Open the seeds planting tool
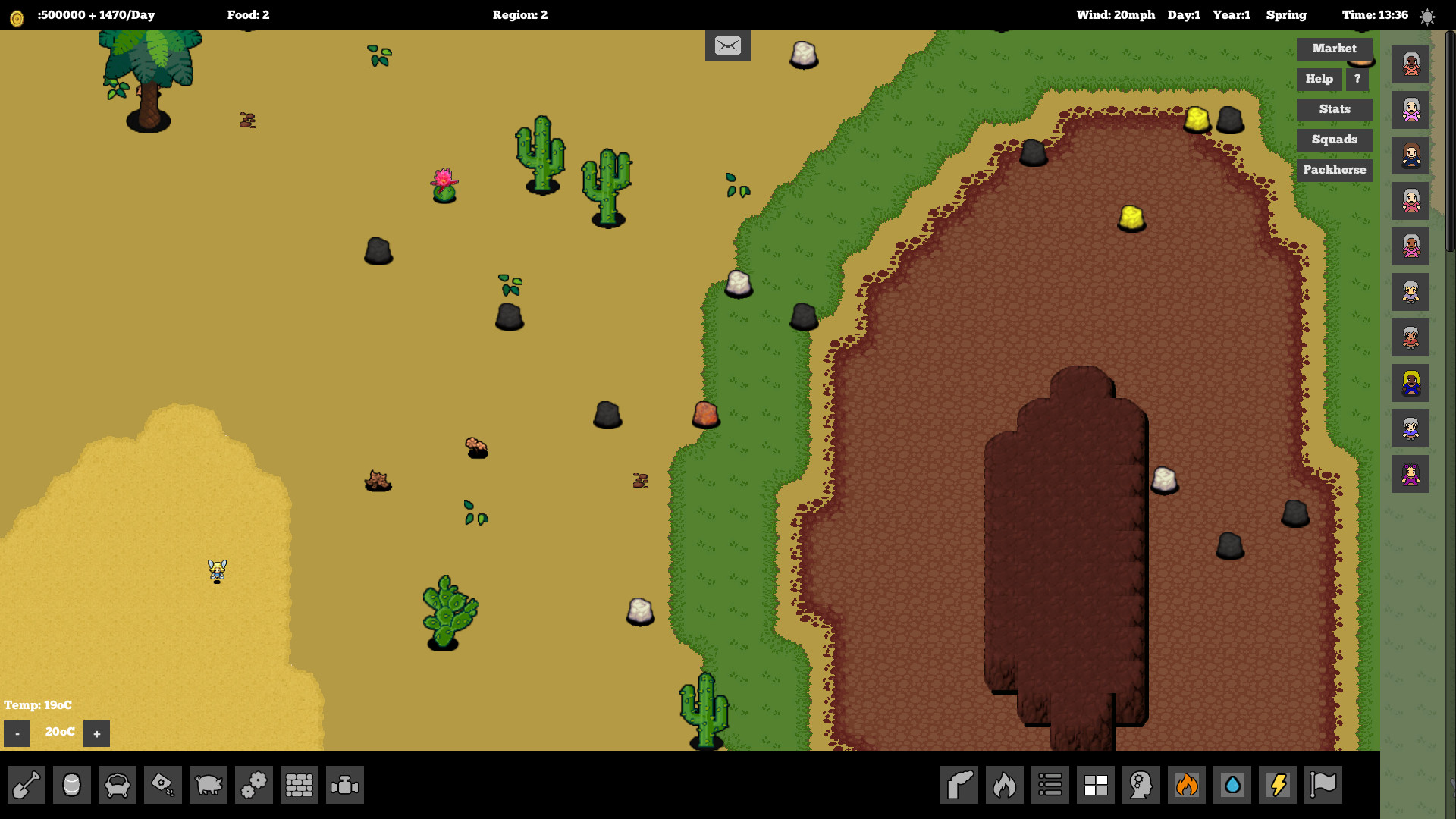Image resolution: width=1456 pixels, height=819 pixels. pyautogui.click(x=163, y=785)
